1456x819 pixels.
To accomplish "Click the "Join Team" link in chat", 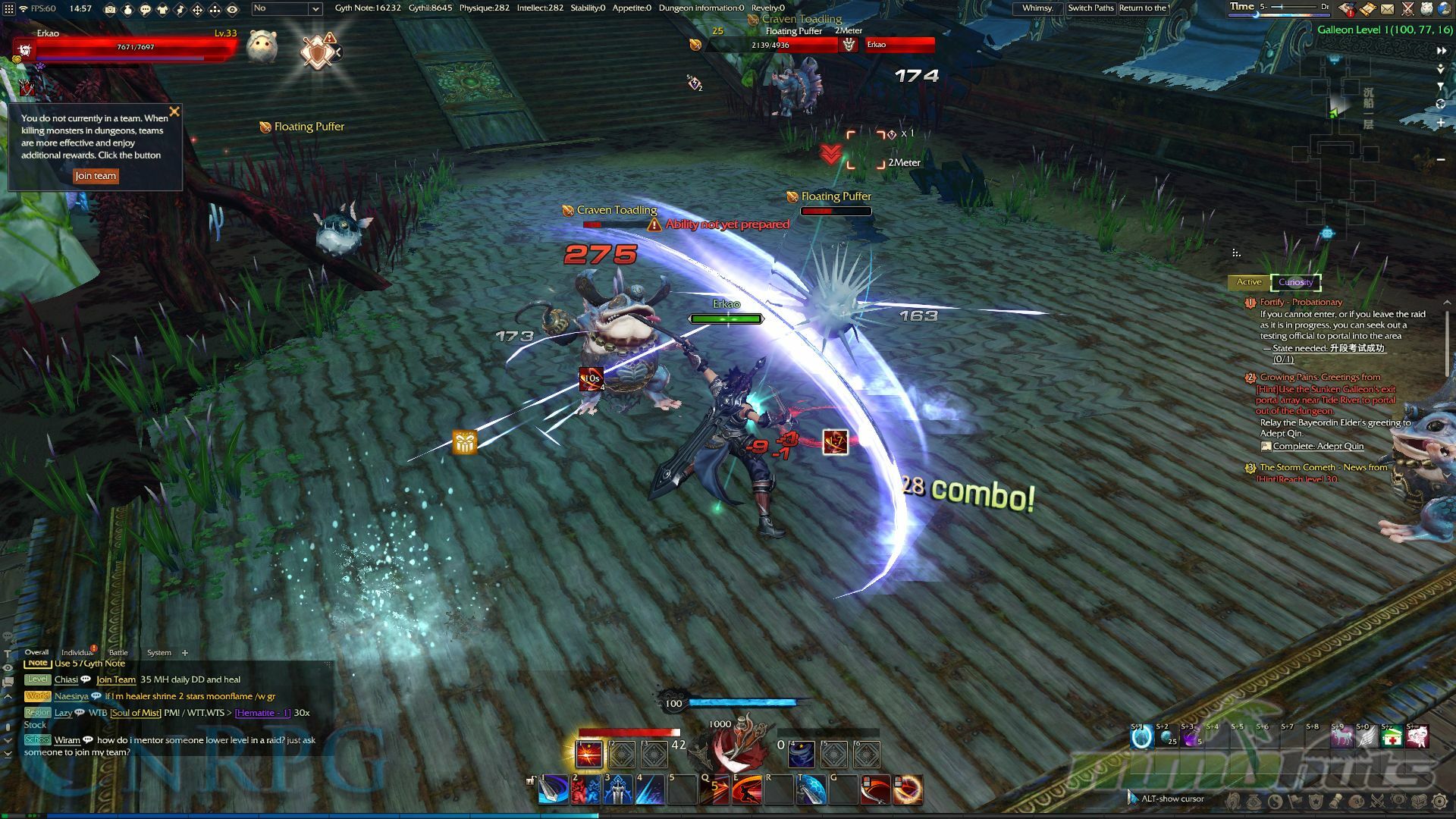I will coord(114,679).
